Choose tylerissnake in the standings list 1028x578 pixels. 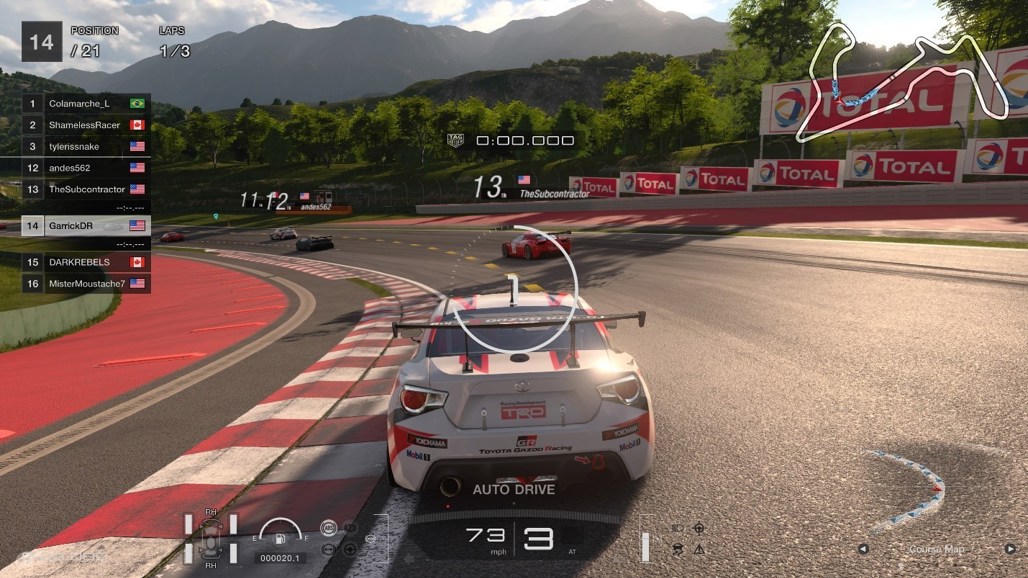[x=85, y=146]
